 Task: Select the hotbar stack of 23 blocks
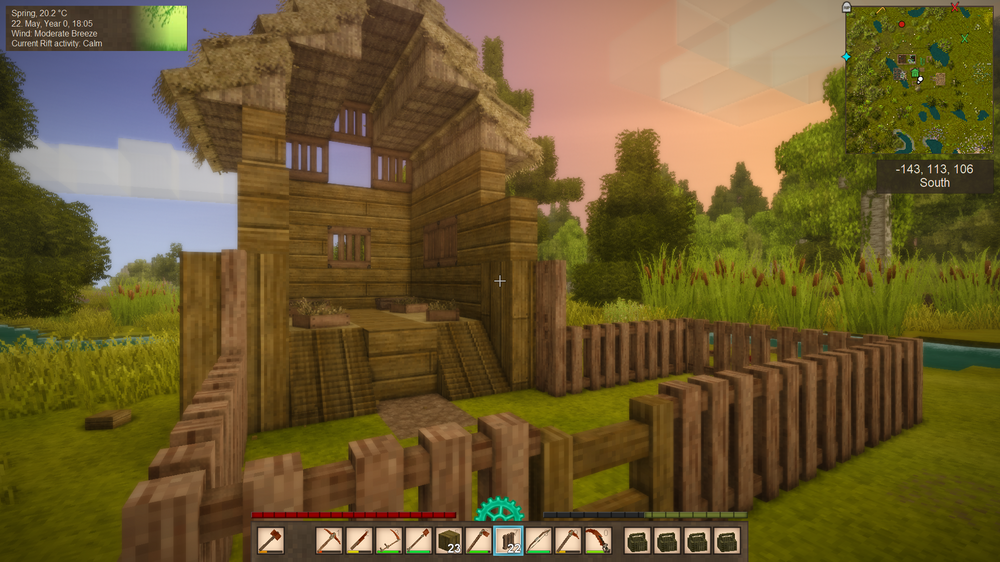click(449, 541)
